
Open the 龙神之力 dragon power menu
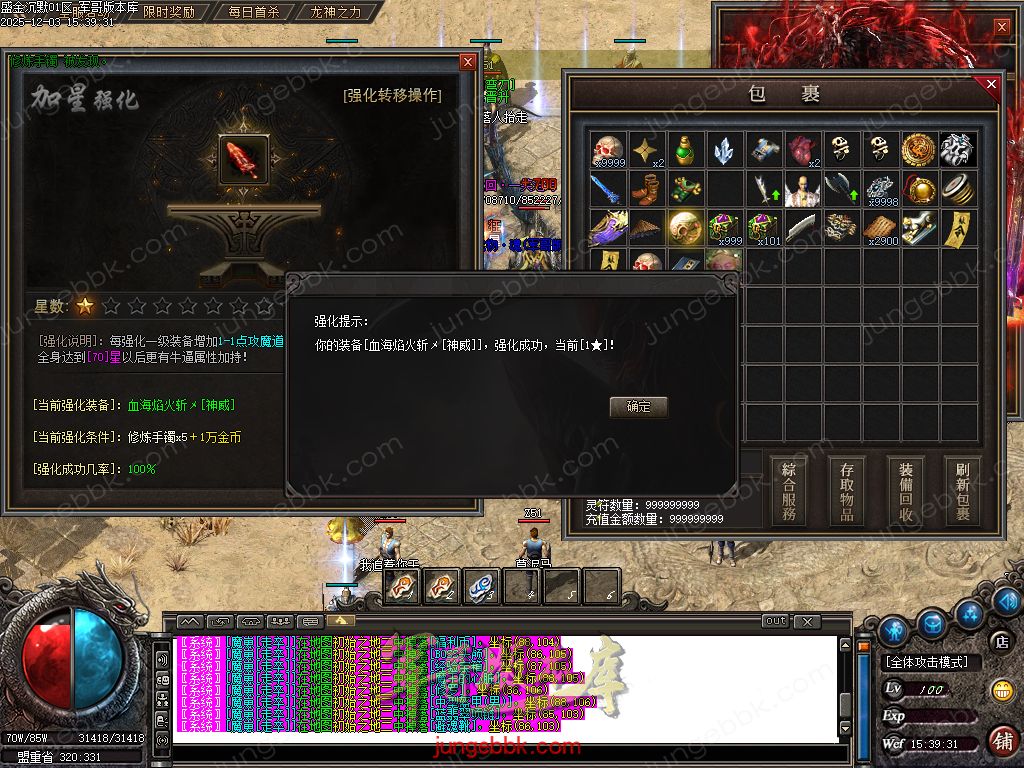coord(335,13)
